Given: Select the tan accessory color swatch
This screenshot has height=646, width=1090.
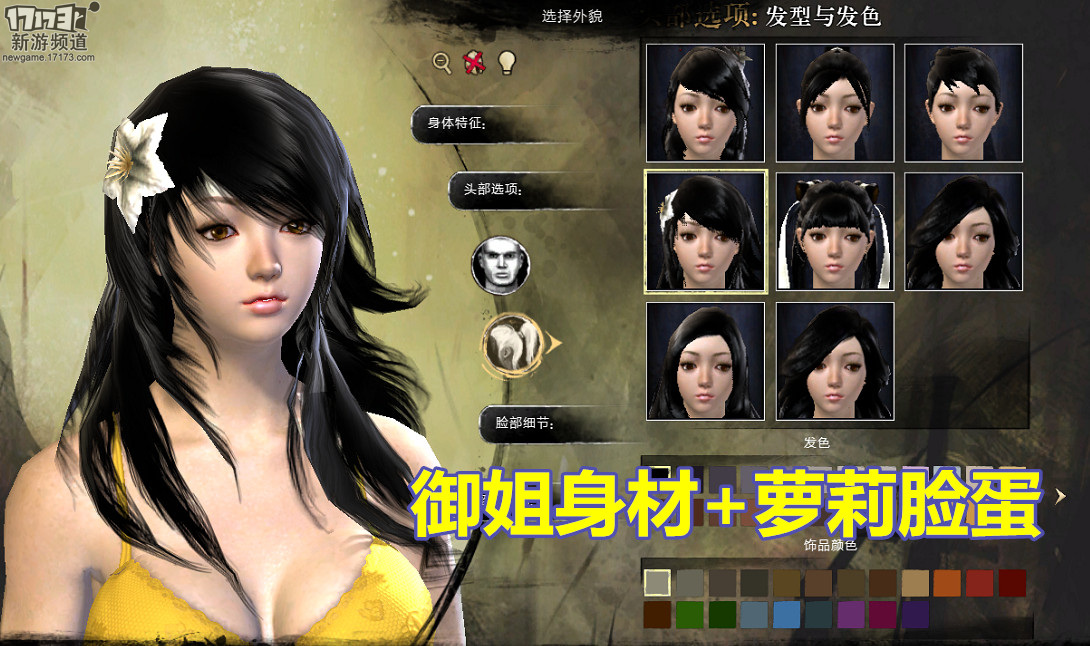Looking at the screenshot, I should coord(914,583).
